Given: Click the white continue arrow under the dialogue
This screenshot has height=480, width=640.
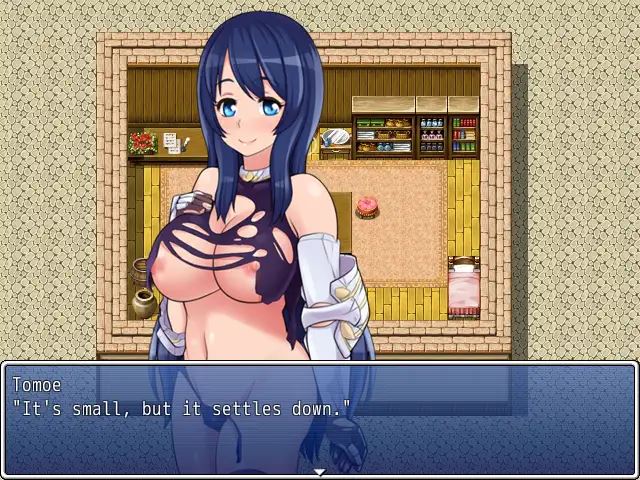Looking at the screenshot, I should pos(319,472).
